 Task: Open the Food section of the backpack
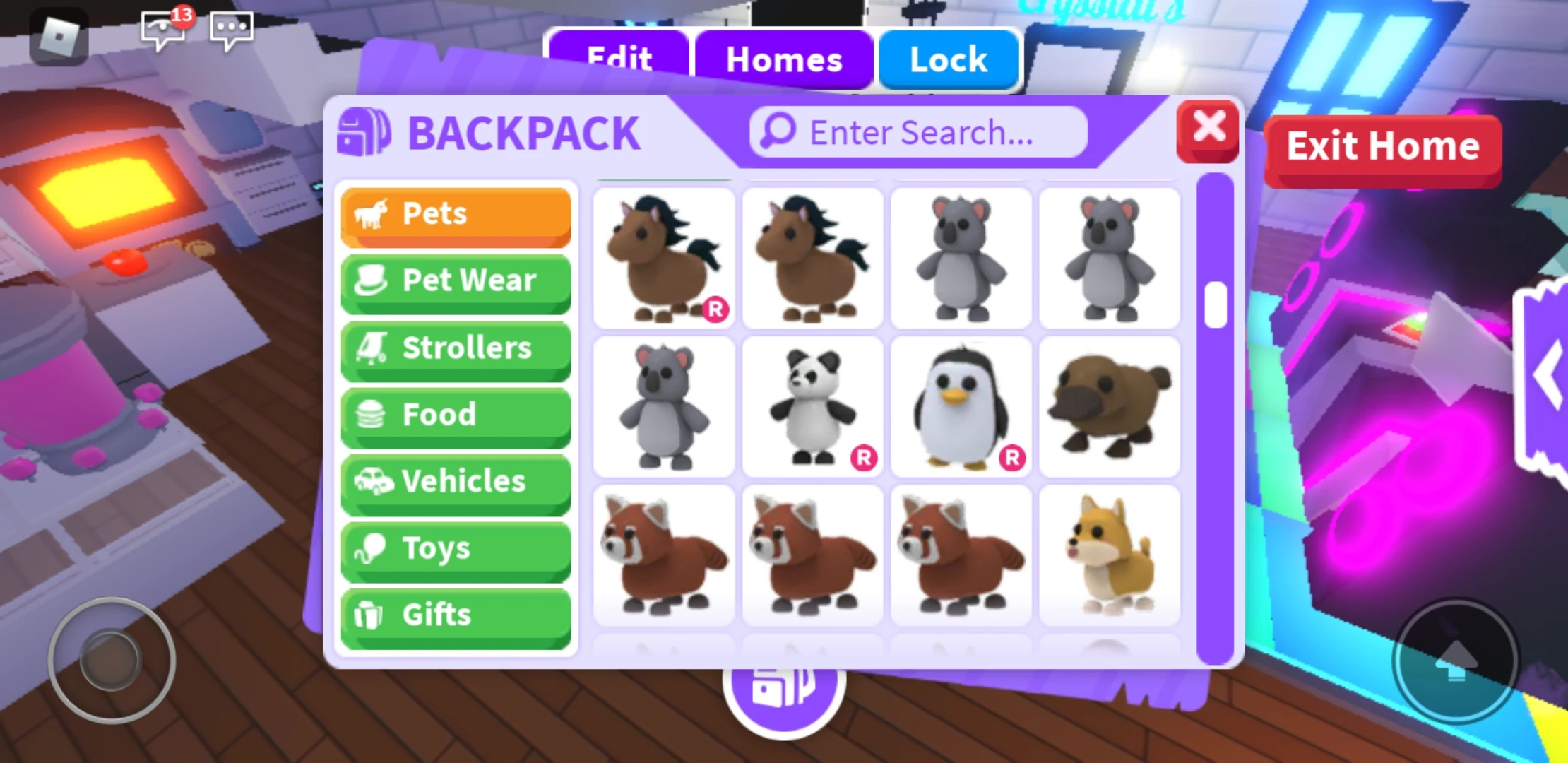(x=456, y=415)
